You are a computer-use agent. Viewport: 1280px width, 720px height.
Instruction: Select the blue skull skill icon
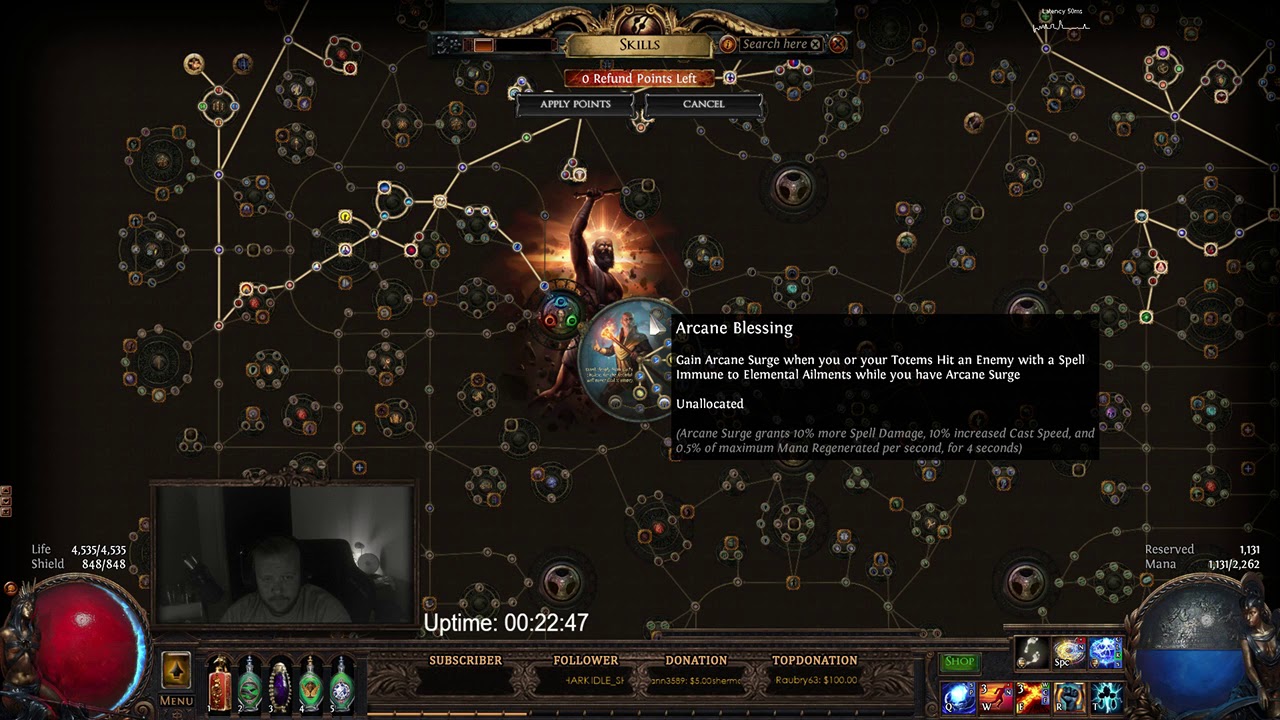(x=1105, y=653)
